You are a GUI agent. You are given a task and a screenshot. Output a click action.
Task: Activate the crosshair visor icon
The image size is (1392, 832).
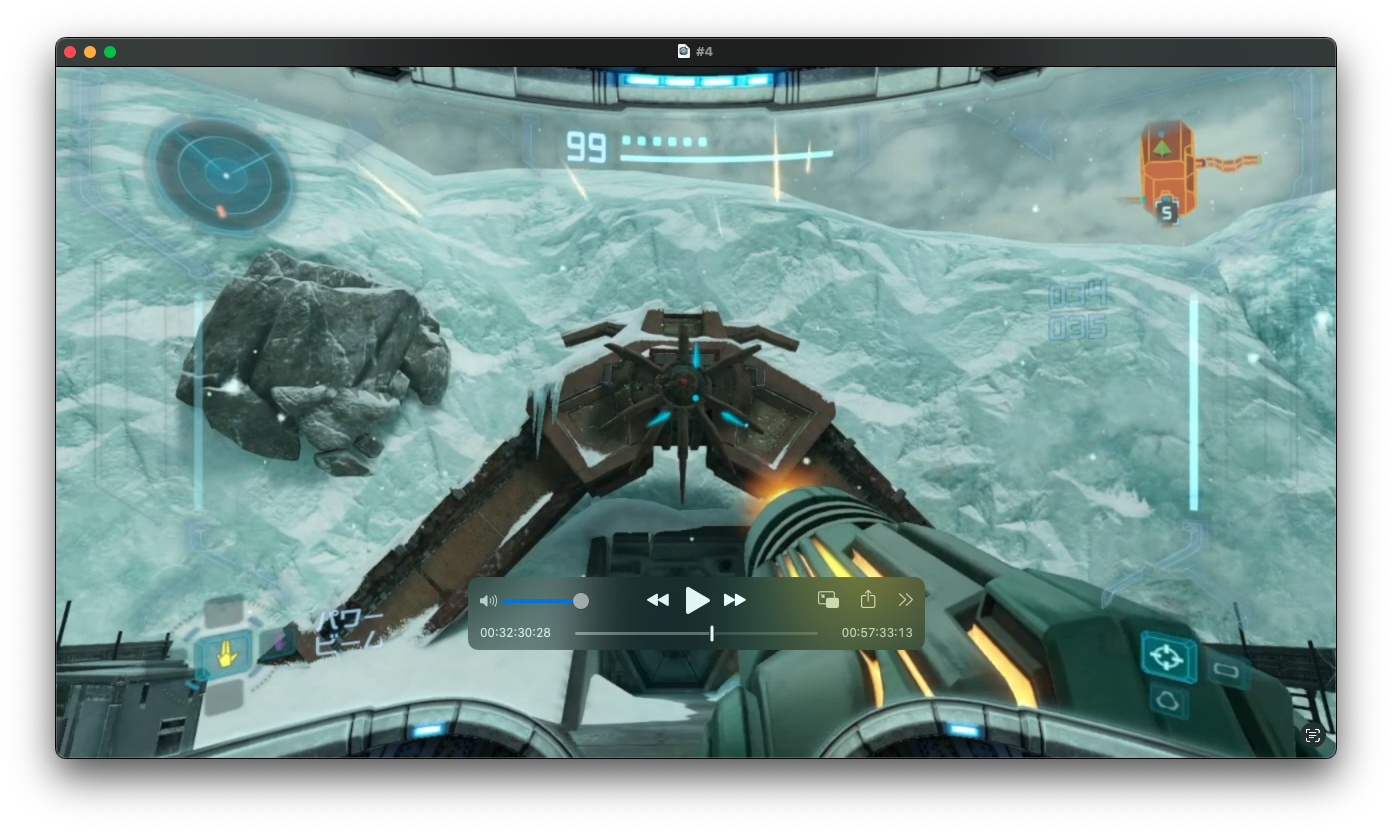1167,657
